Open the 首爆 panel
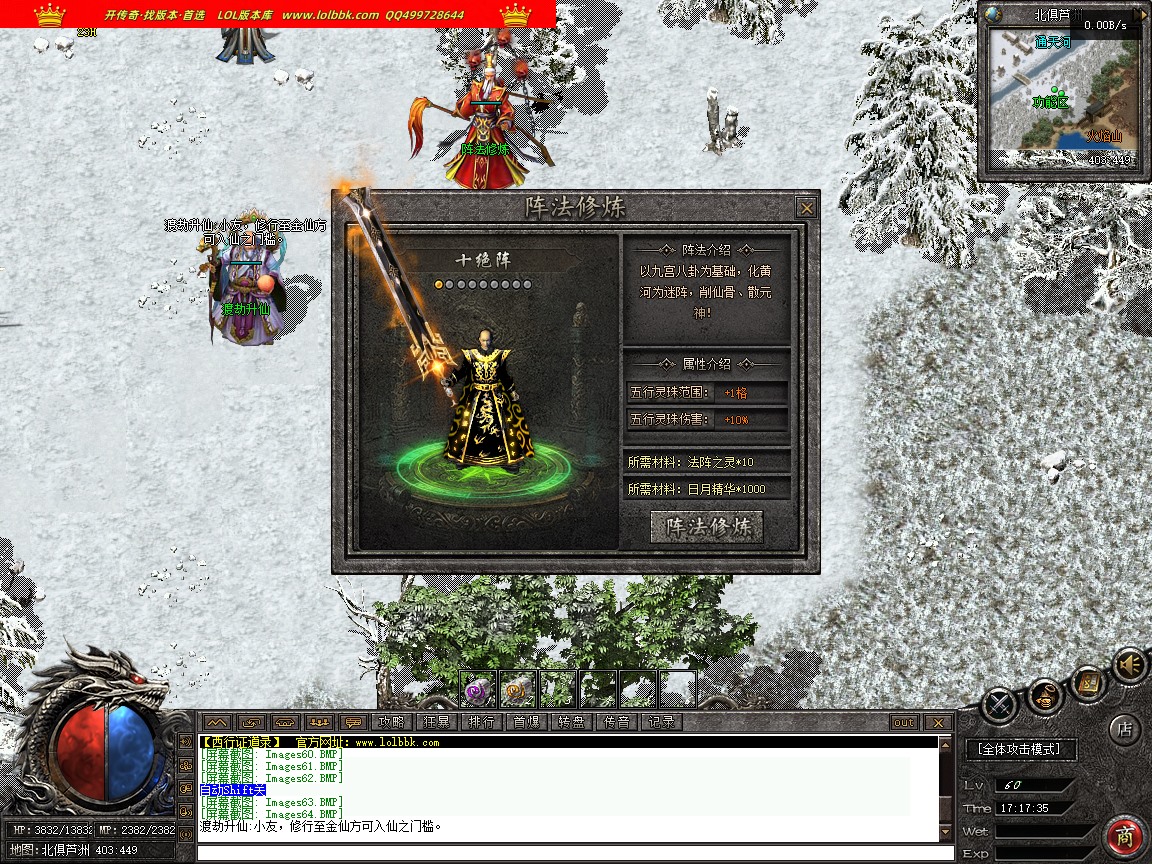1152x864 pixels. (526, 722)
